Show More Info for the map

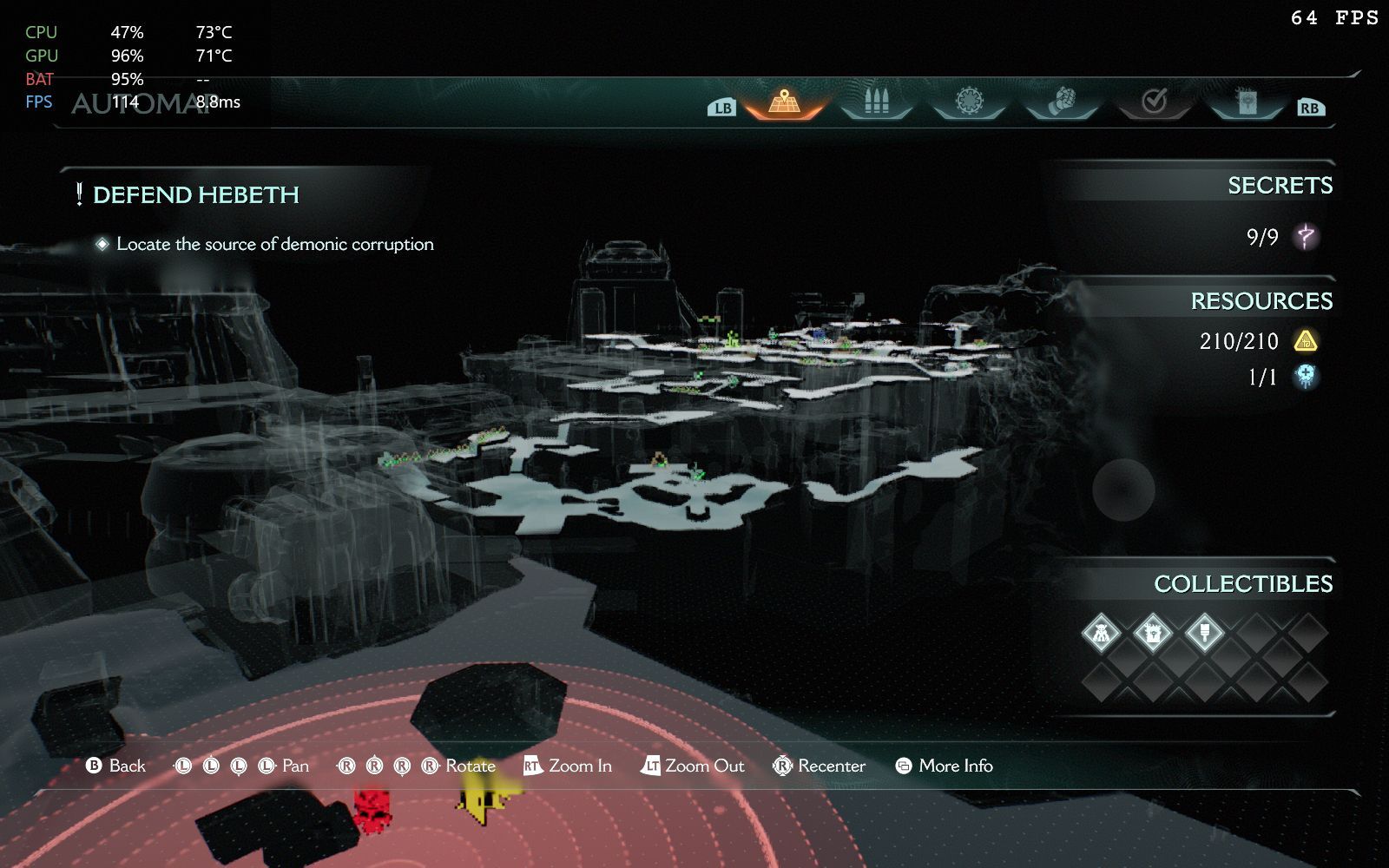point(944,766)
